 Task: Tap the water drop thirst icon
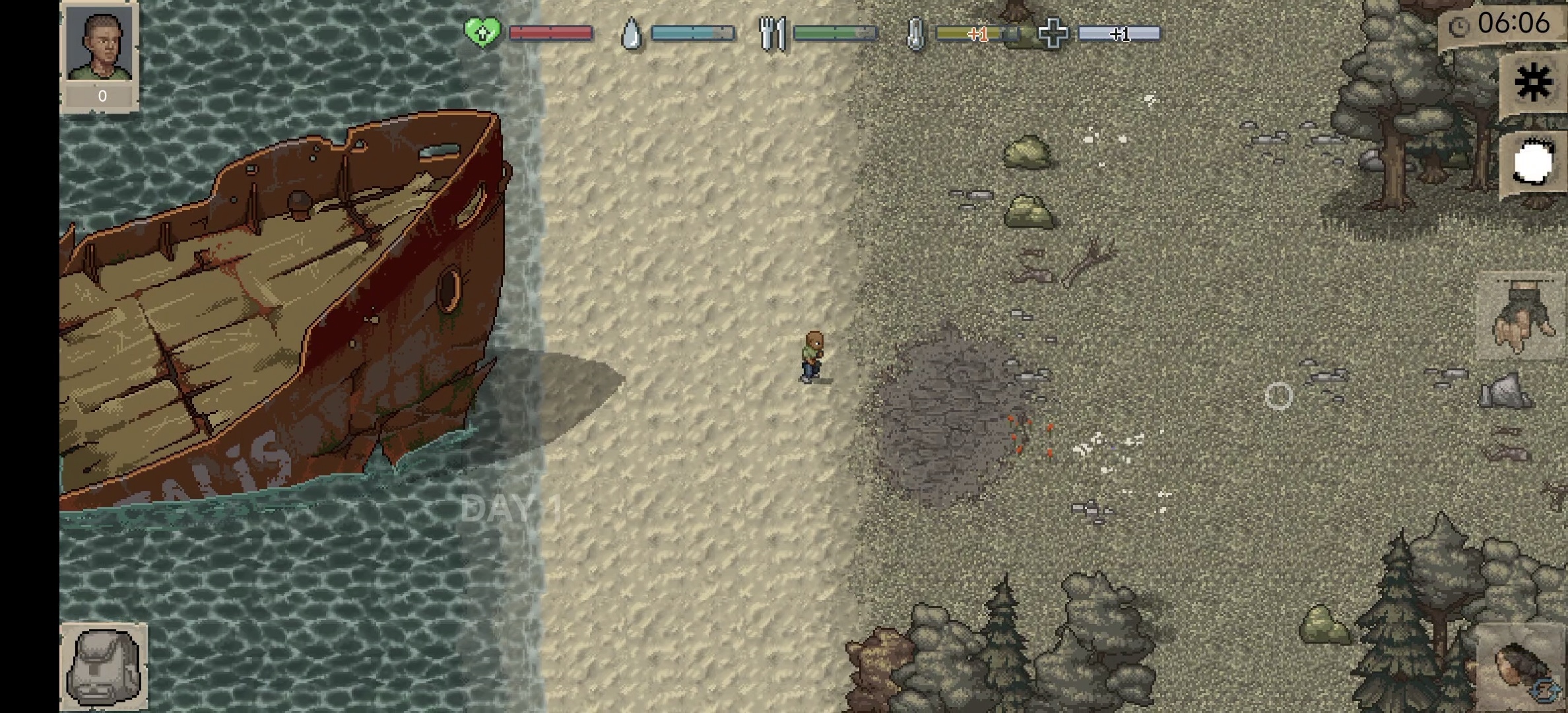click(631, 33)
